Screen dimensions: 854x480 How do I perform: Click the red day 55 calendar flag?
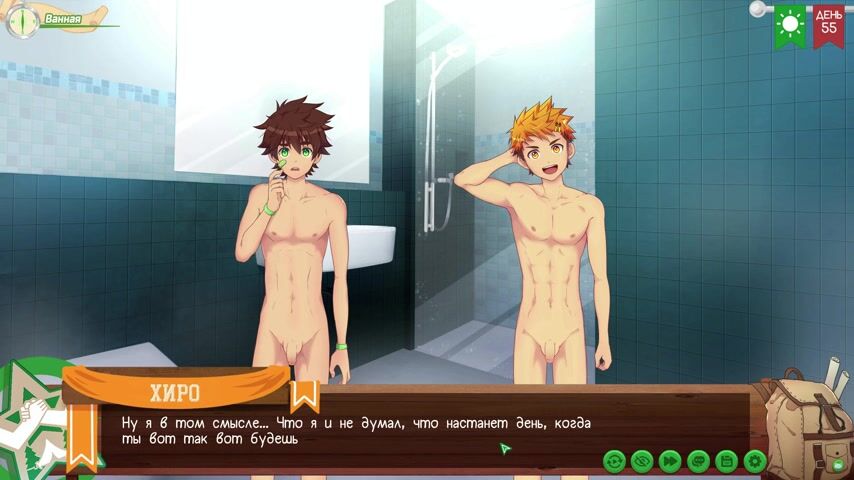pyautogui.click(x=828, y=24)
